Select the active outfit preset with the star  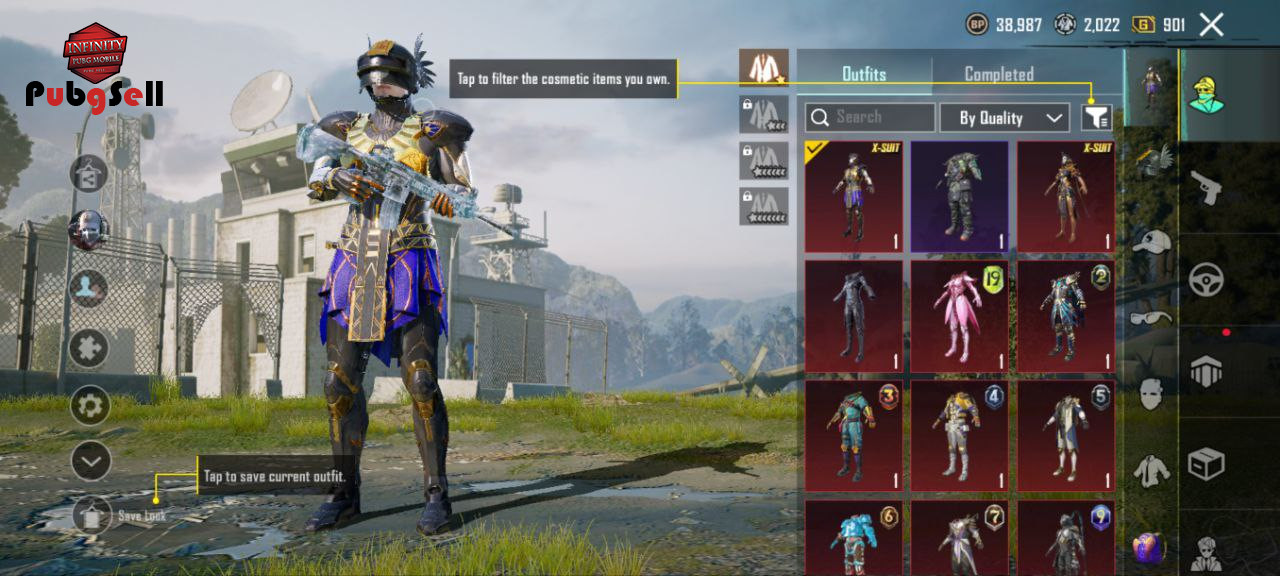tap(764, 68)
